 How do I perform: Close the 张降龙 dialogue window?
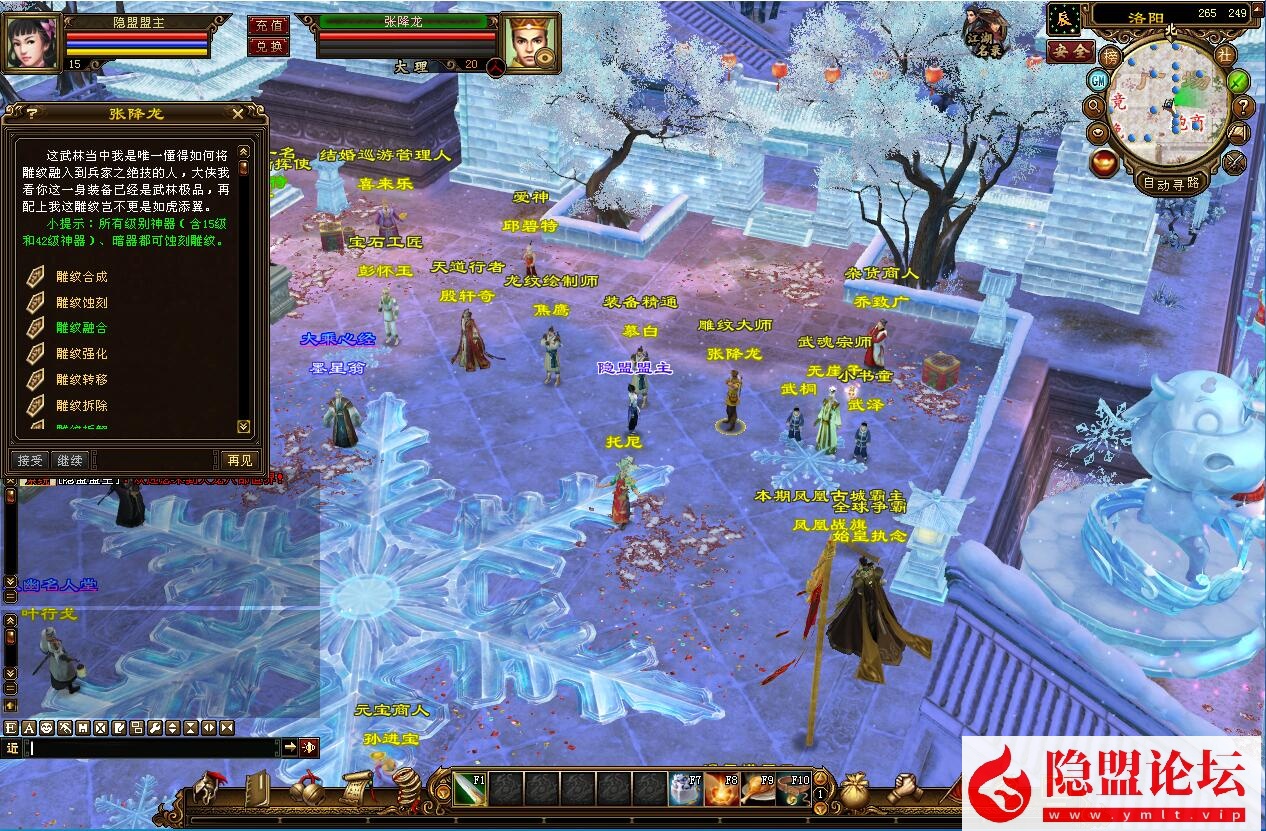(x=237, y=114)
